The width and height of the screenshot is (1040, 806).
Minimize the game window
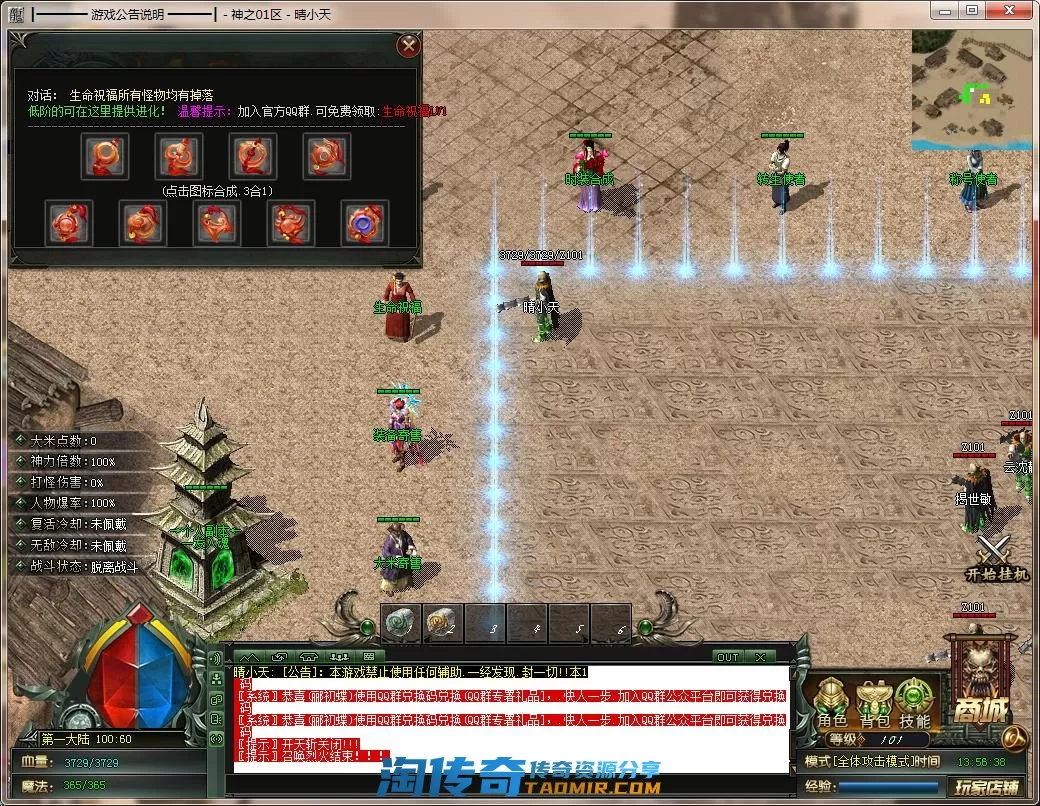[944, 10]
